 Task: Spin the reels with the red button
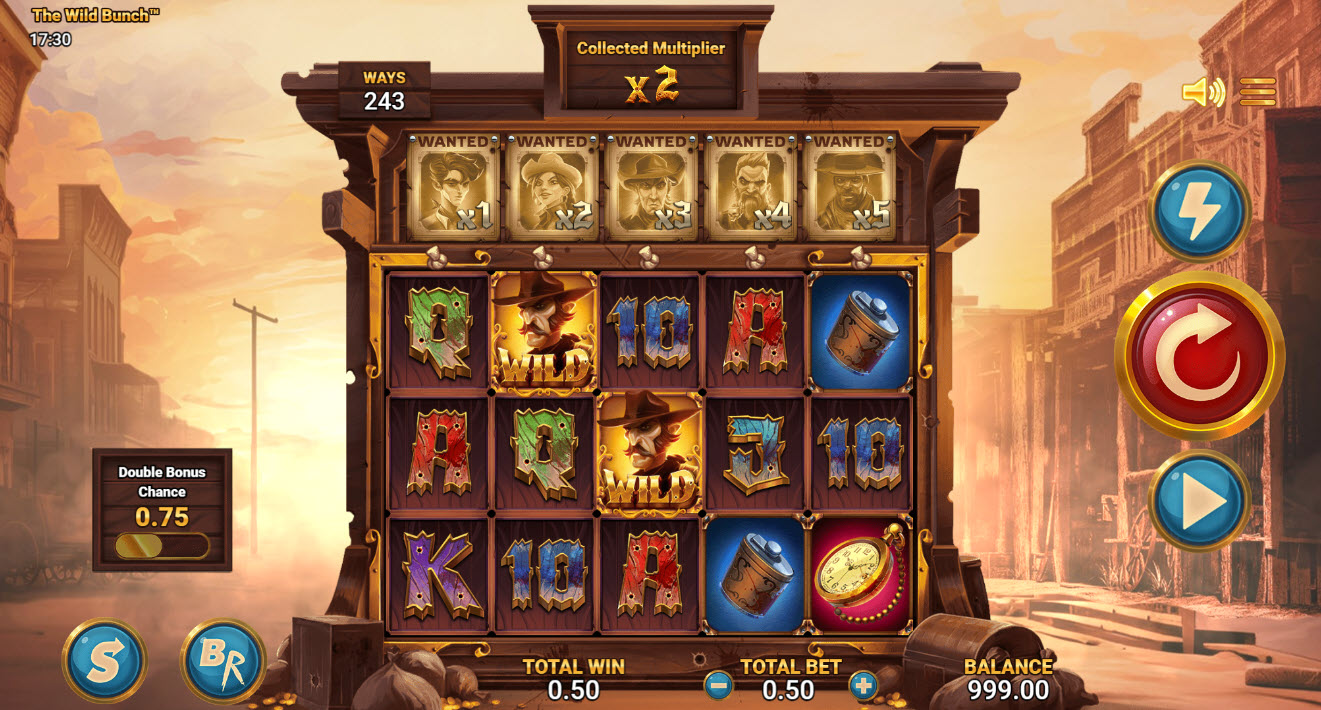(1199, 355)
